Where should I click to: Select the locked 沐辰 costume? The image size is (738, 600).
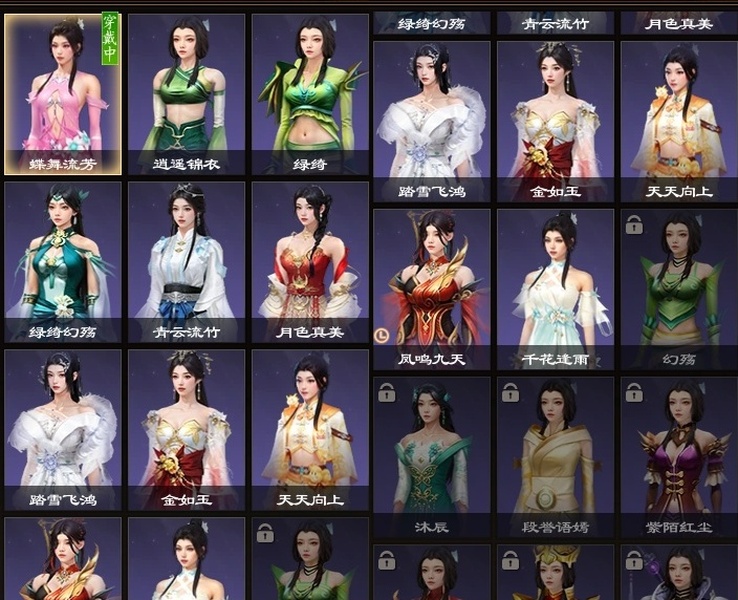tap(432, 456)
